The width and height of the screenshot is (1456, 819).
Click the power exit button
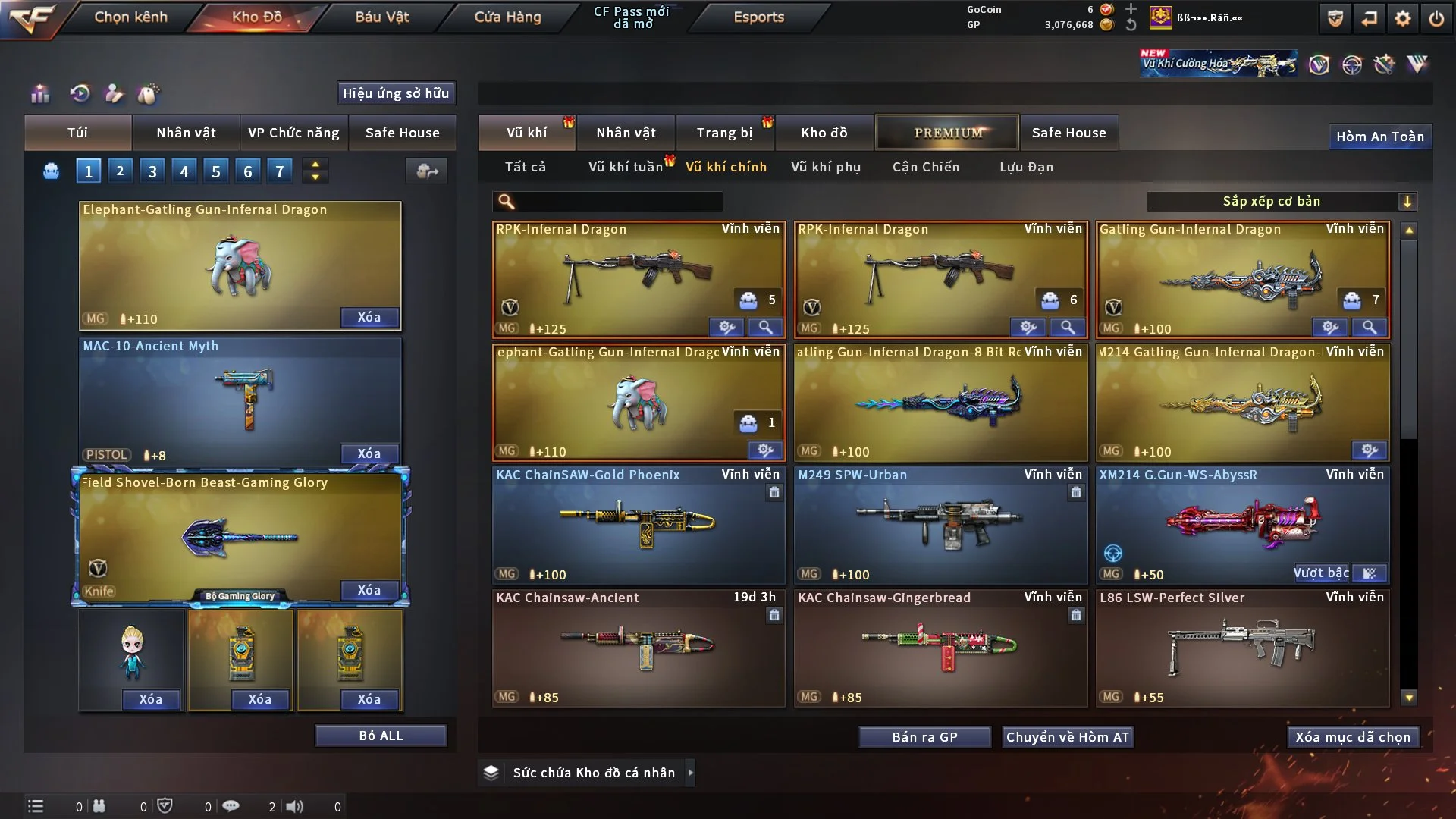(x=1436, y=18)
